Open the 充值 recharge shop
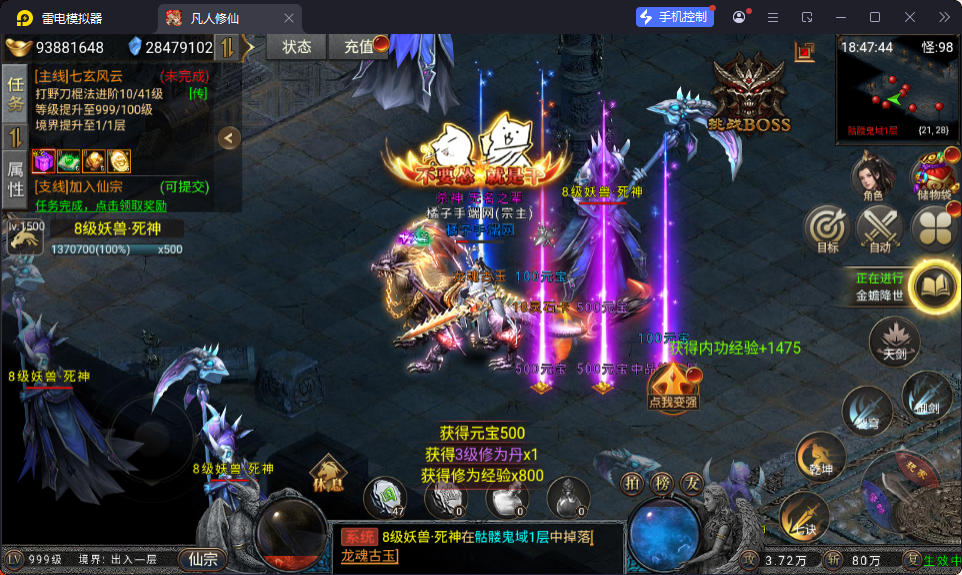 pos(358,47)
